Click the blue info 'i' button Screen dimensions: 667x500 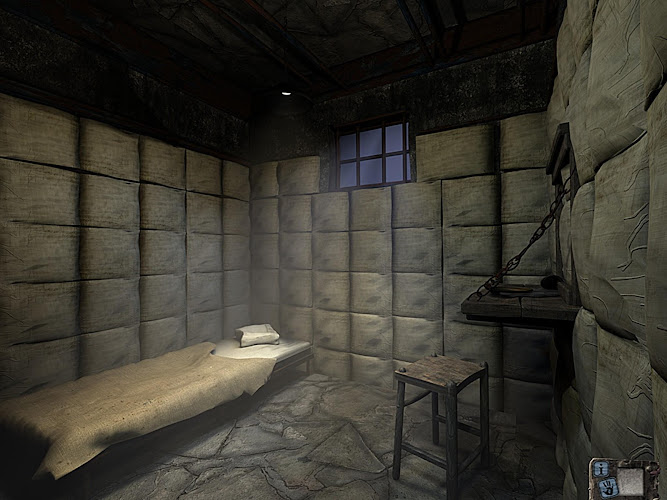pyautogui.click(x=600, y=468)
